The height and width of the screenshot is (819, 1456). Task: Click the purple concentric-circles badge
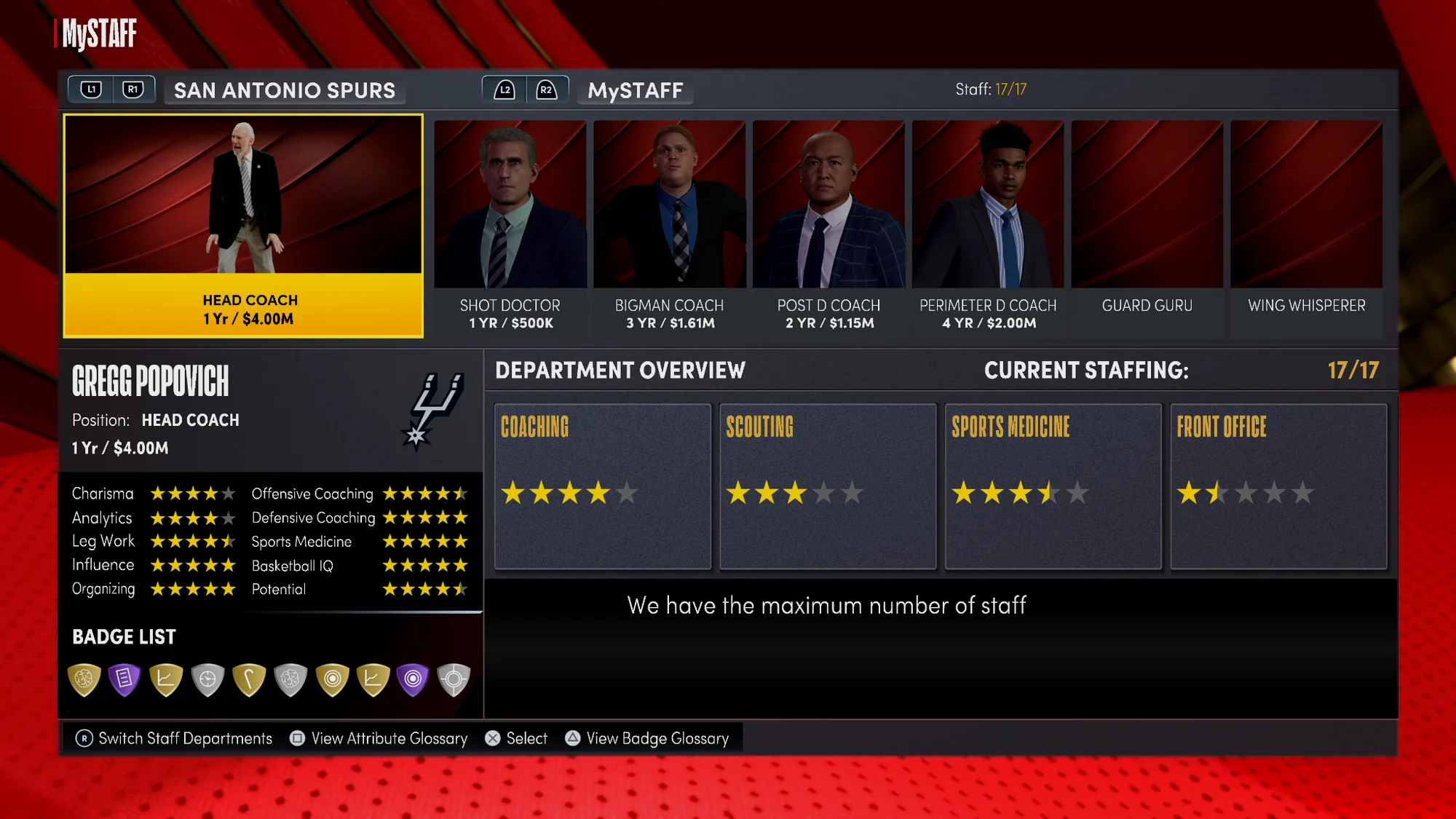point(413,678)
